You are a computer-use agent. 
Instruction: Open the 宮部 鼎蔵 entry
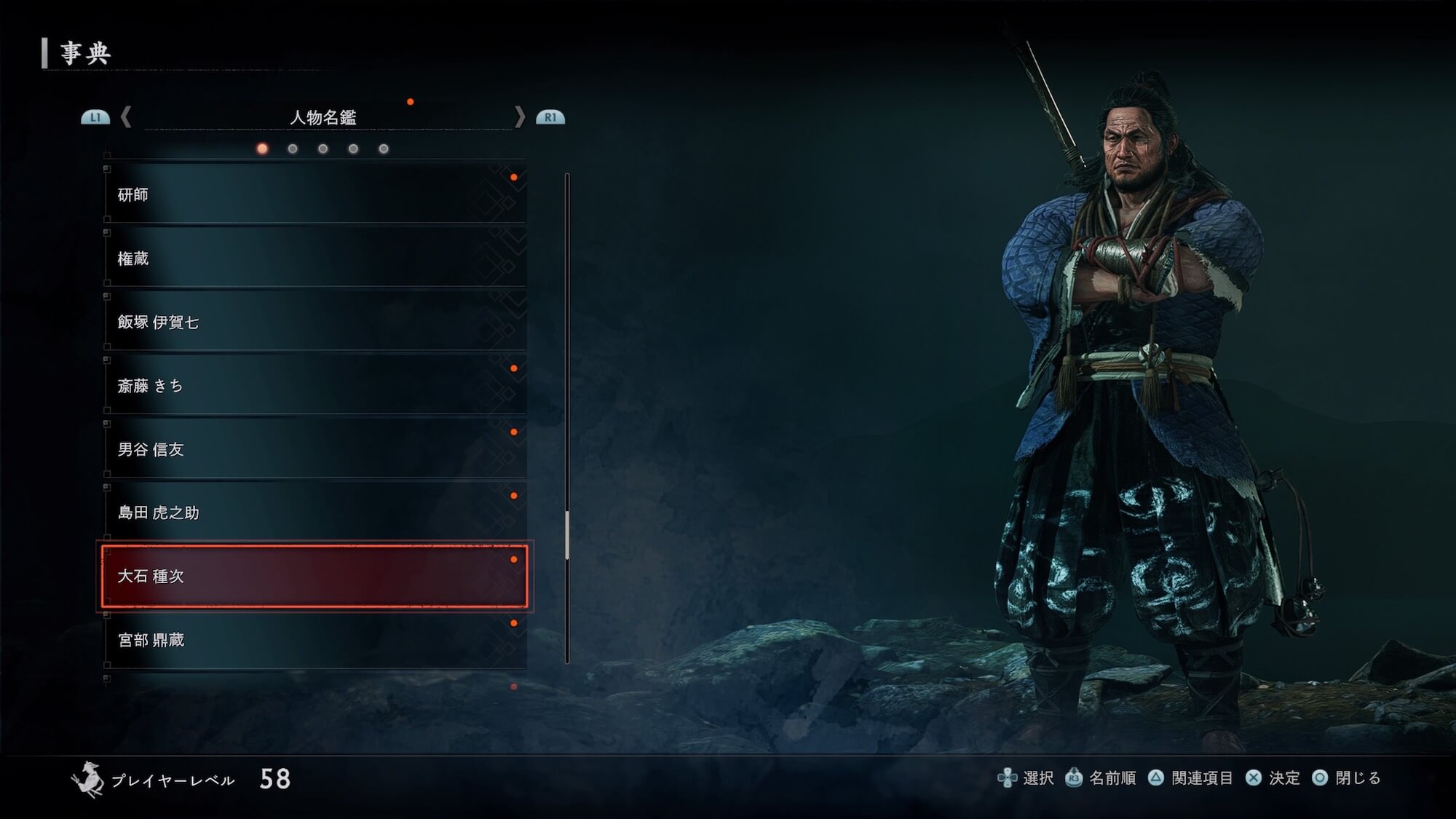tap(314, 640)
